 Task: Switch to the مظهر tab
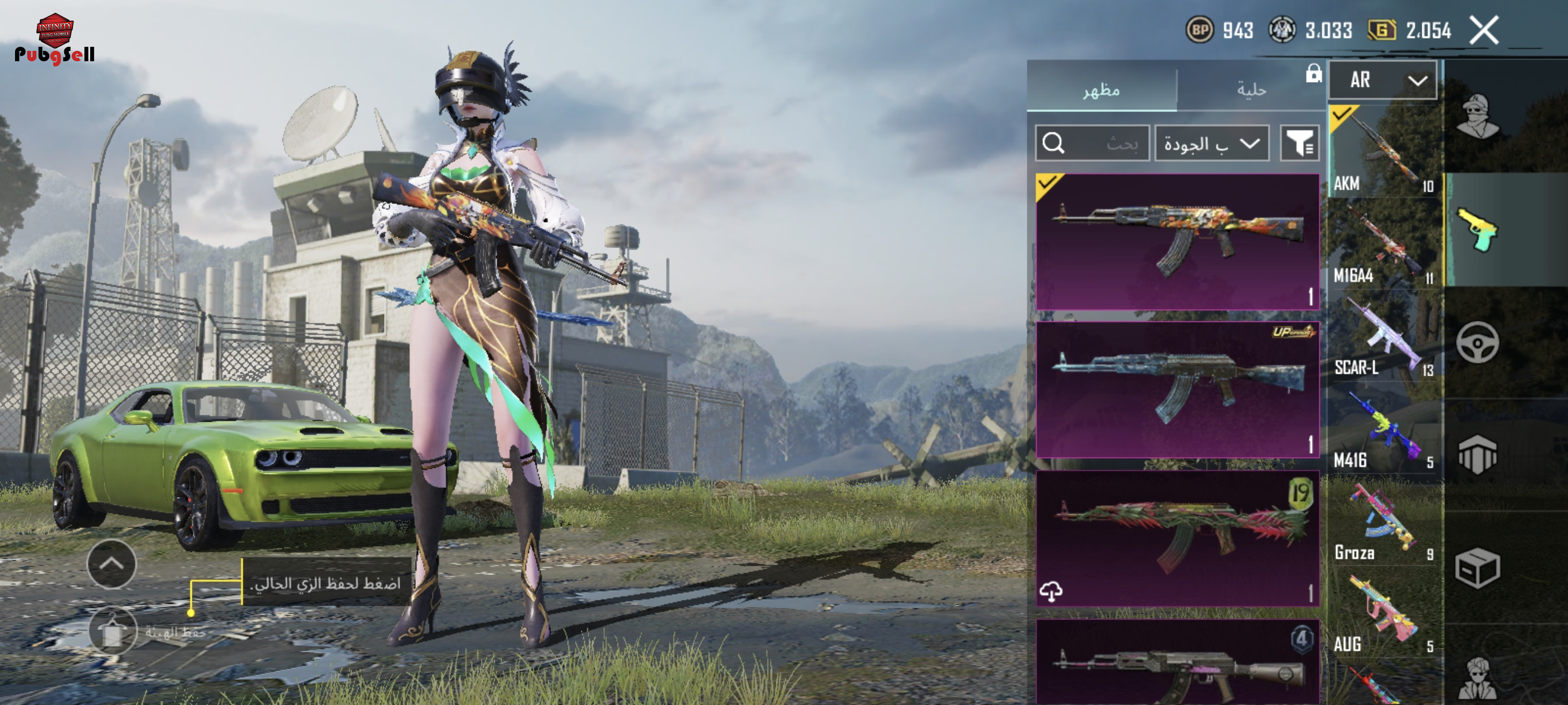tap(1101, 90)
